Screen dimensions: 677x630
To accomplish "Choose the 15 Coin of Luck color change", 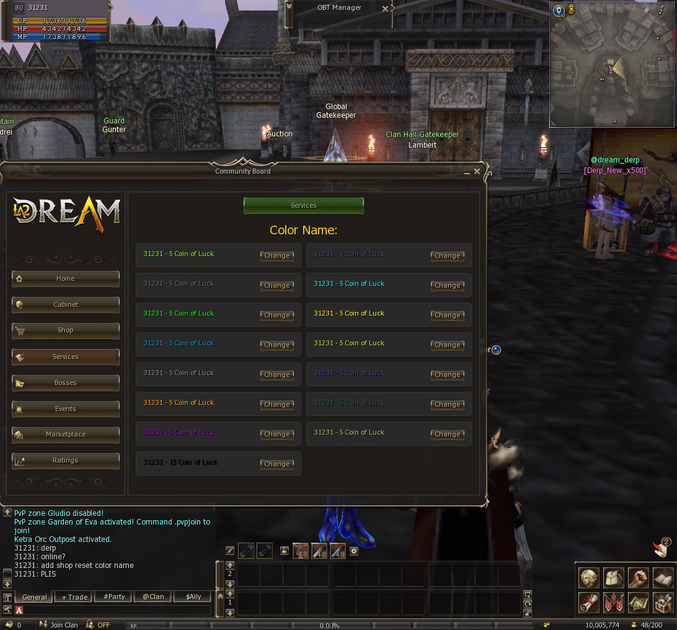I will click(x=277, y=464).
